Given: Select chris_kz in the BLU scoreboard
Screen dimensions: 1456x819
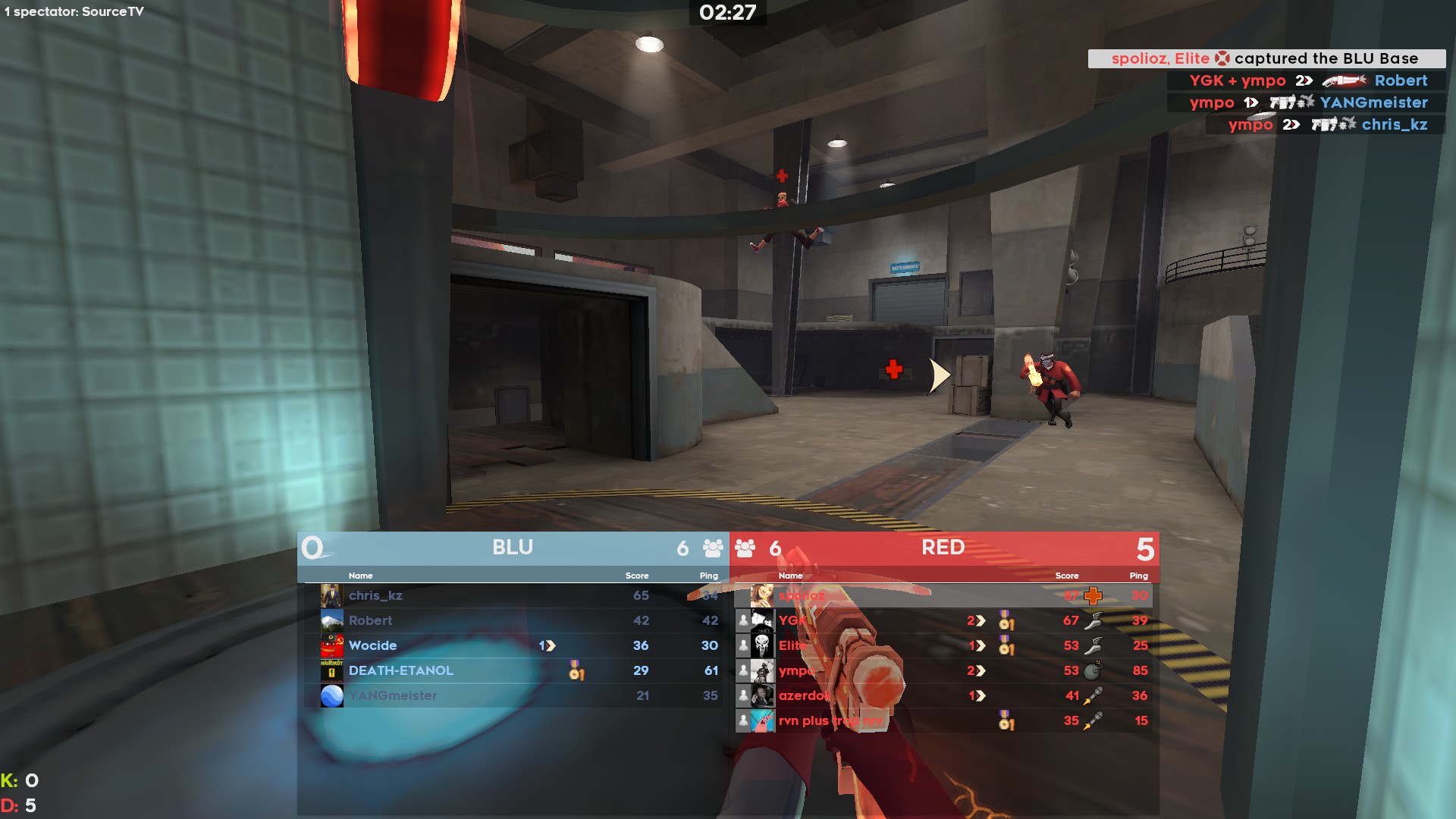Looking at the screenshot, I should click(x=376, y=595).
